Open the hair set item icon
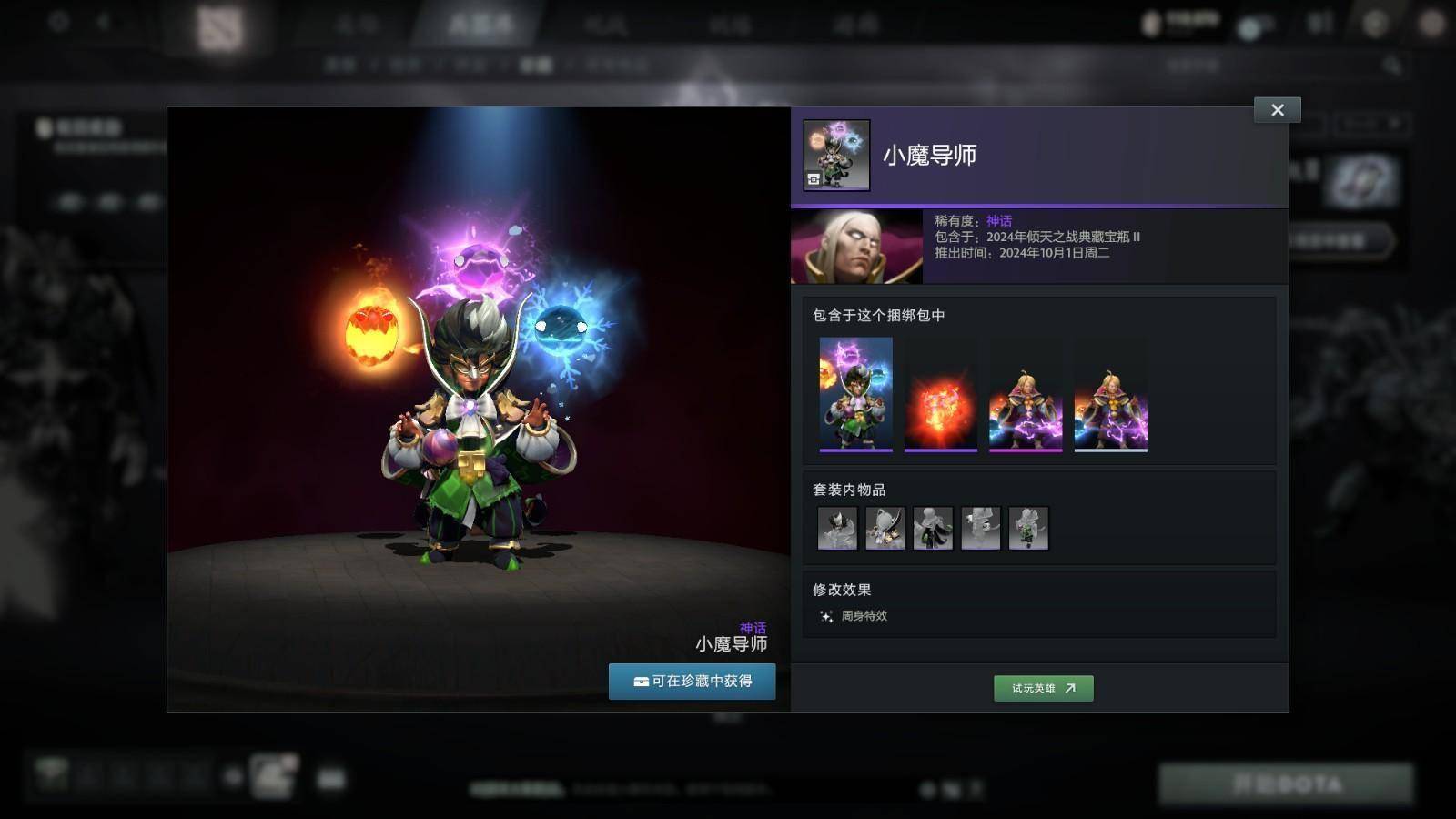The image size is (1456, 819). coord(837,528)
